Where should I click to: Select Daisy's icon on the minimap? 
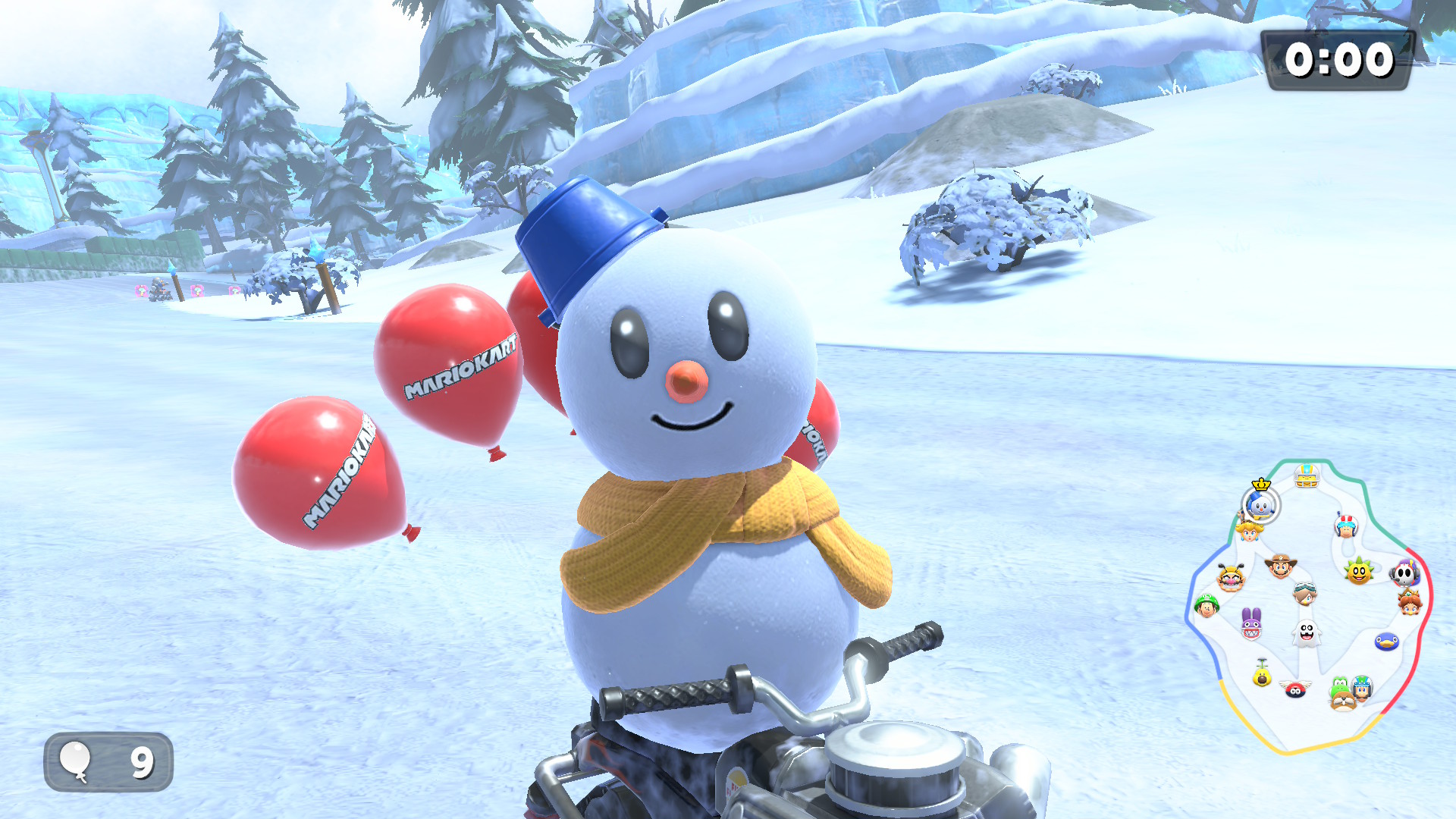1410,604
